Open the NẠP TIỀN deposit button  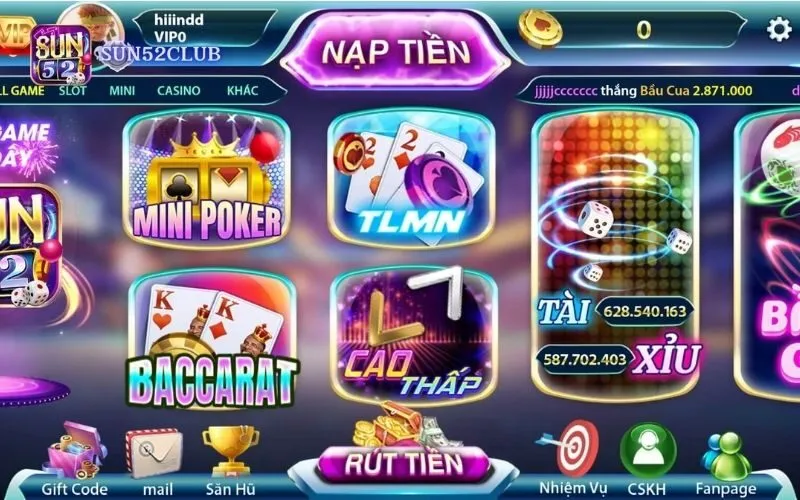396,46
